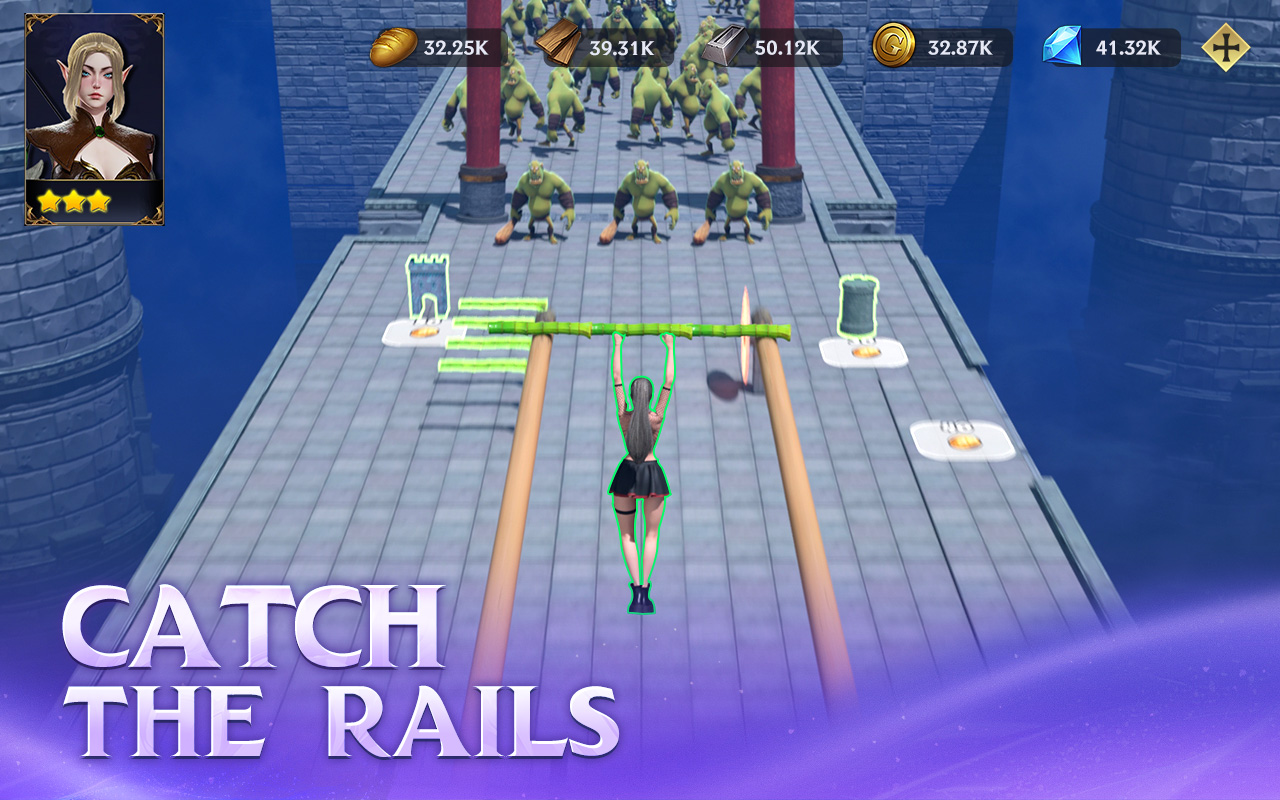Click the wood planks resource icon
This screenshot has width=1280, height=800.
click(x=558, y=45)
